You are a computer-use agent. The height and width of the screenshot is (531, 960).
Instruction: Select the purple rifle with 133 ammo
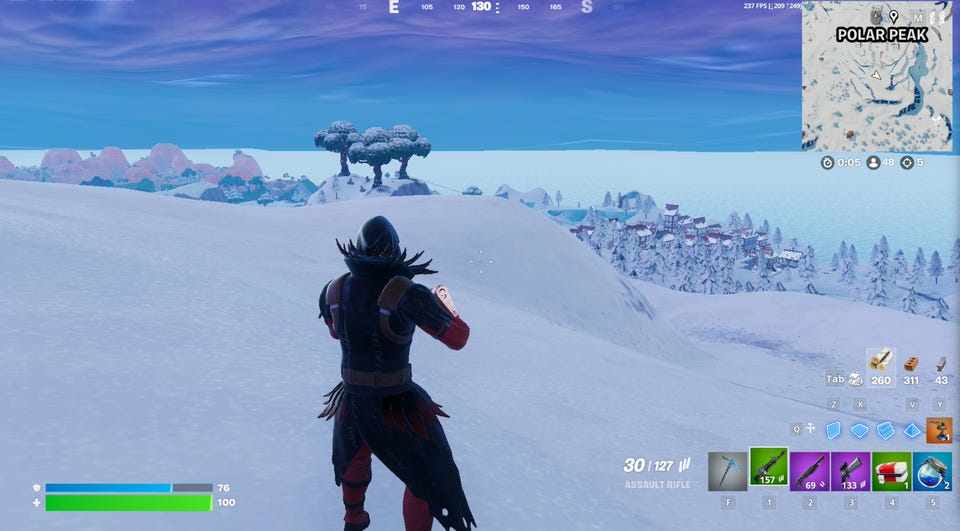(850, 471)
